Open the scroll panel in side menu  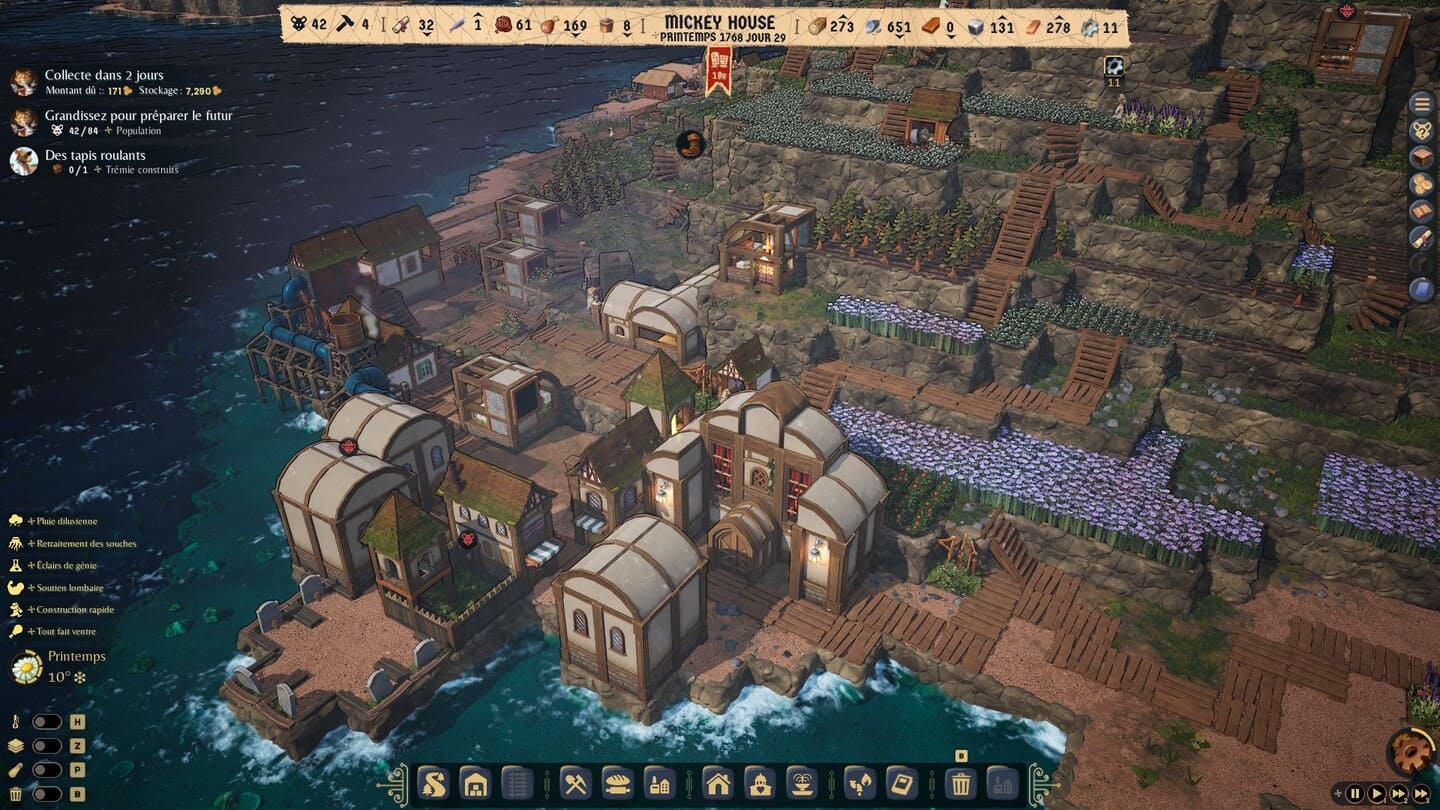pyautogui.click(x=1421, y=237)
